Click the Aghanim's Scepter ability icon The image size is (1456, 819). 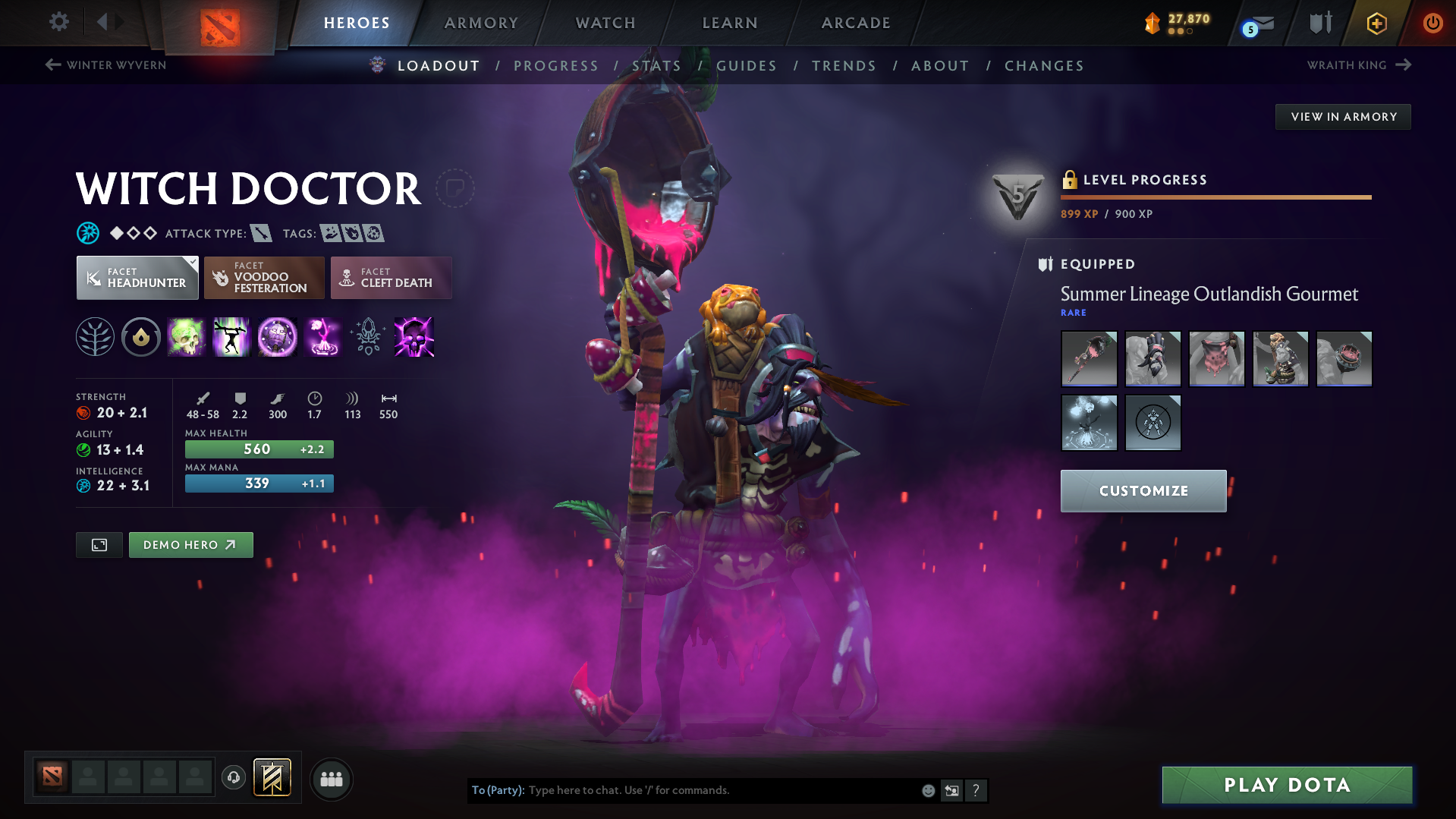[x=367, y=337]
